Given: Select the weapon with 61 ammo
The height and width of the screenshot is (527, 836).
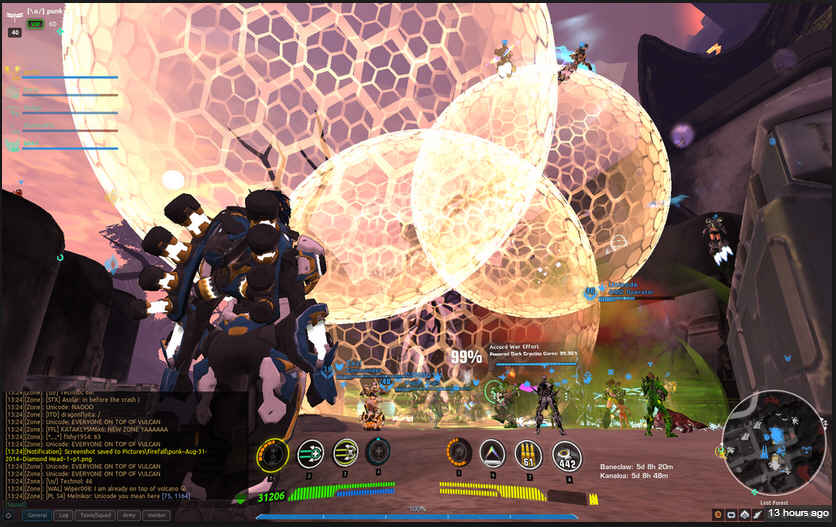Looking at the screenshot, I should (x=529, y=454).
